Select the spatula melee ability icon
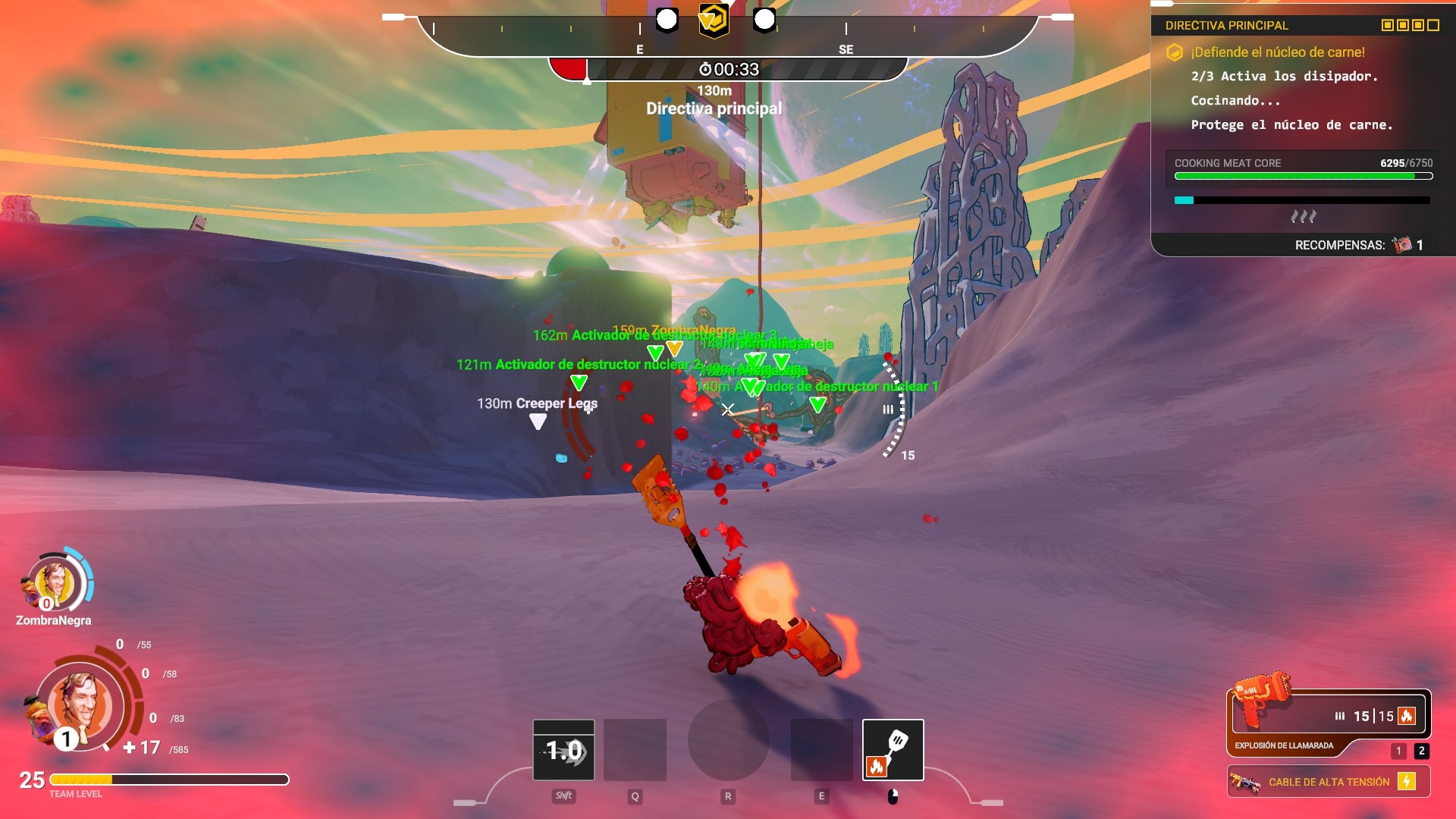1456x819 pixels. coord(893,749)
